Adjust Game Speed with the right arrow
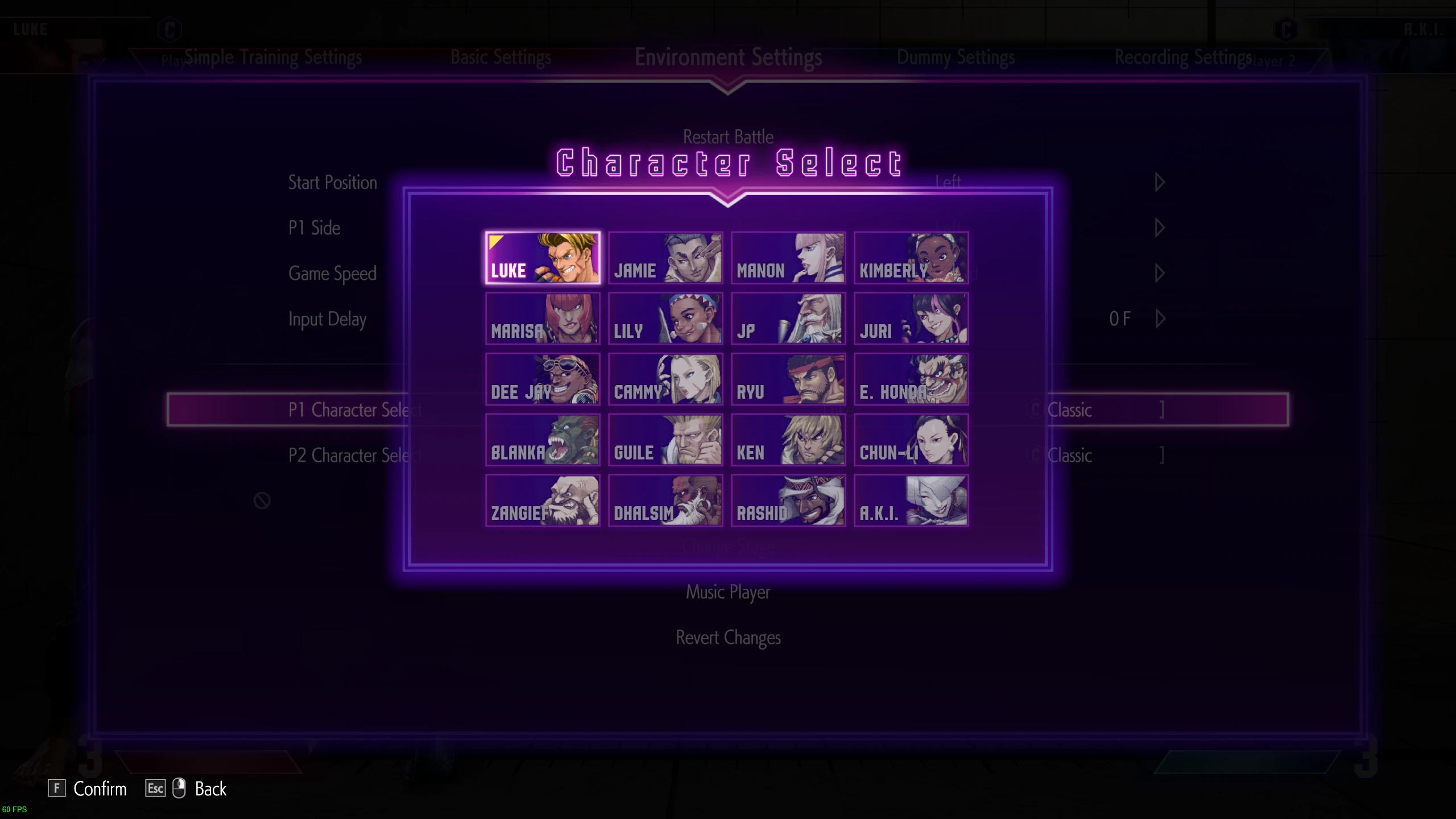Image resolution: width=1456 pixels, height=819 pixels. (x=1159, y=273)
